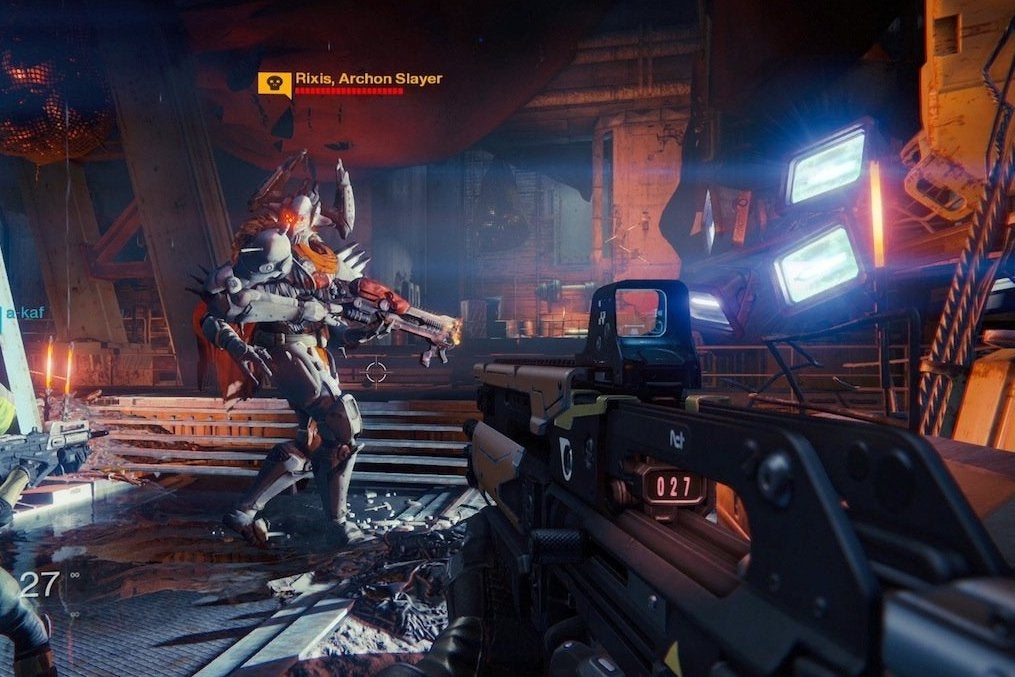Select the a-kaf teammate name tag
Image resolution: width=1015 pixels, height=677 pixels.
(24, 313)
